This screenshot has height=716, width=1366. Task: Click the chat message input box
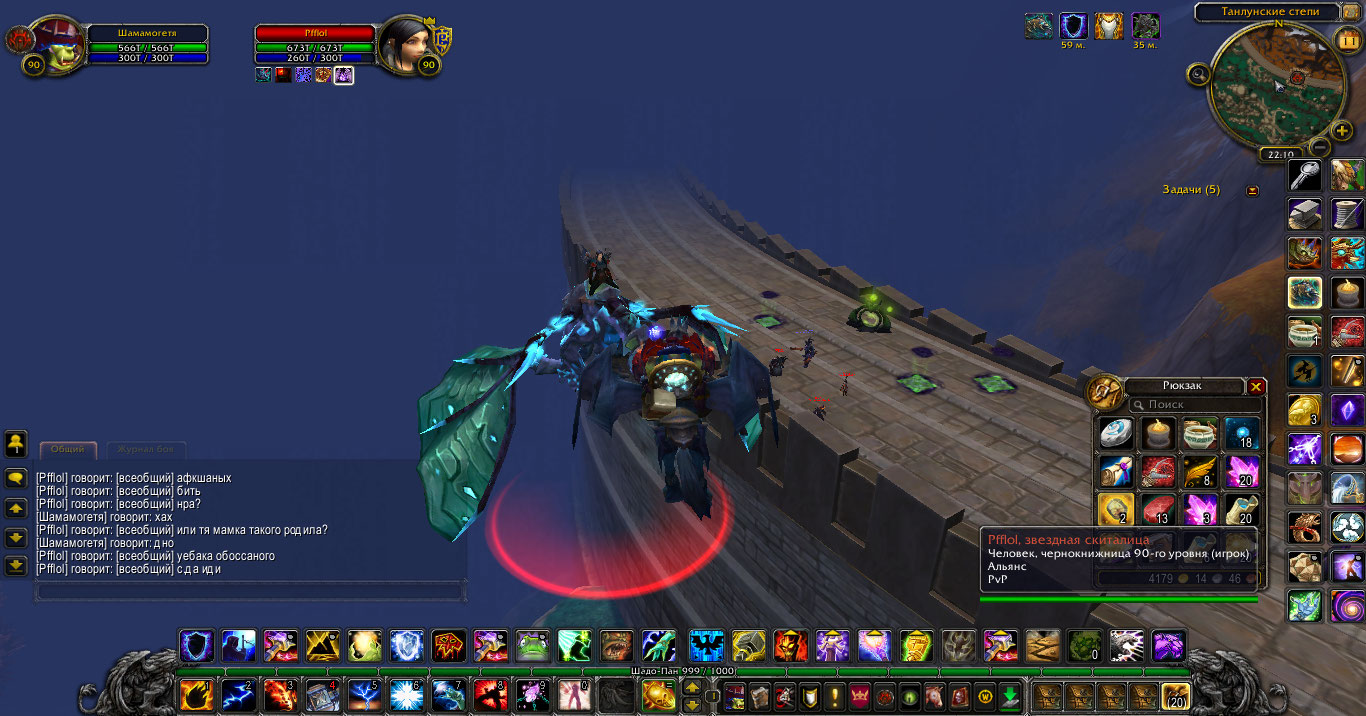coord(250,592)
